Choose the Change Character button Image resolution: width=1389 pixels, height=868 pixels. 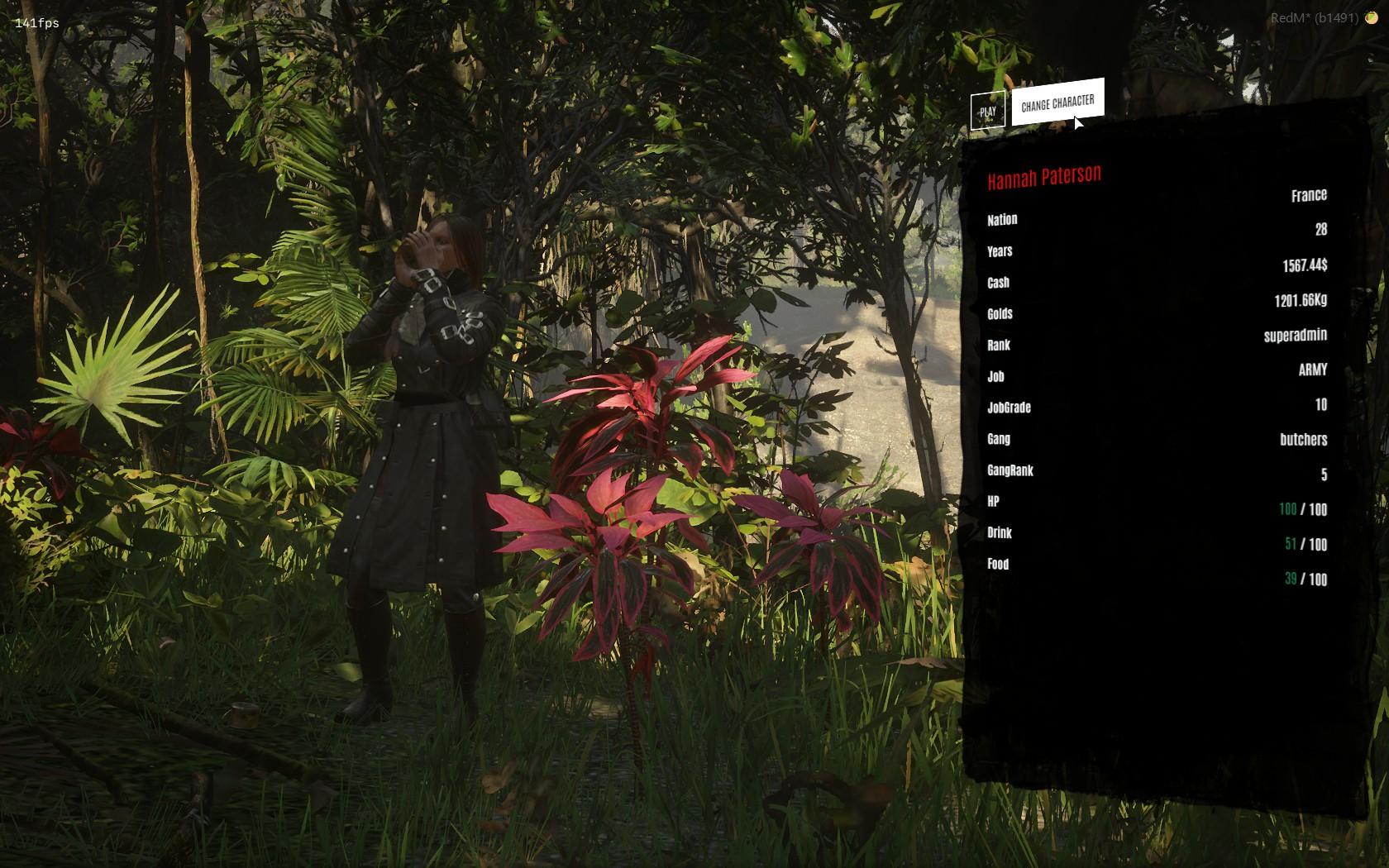point(1057,103)
